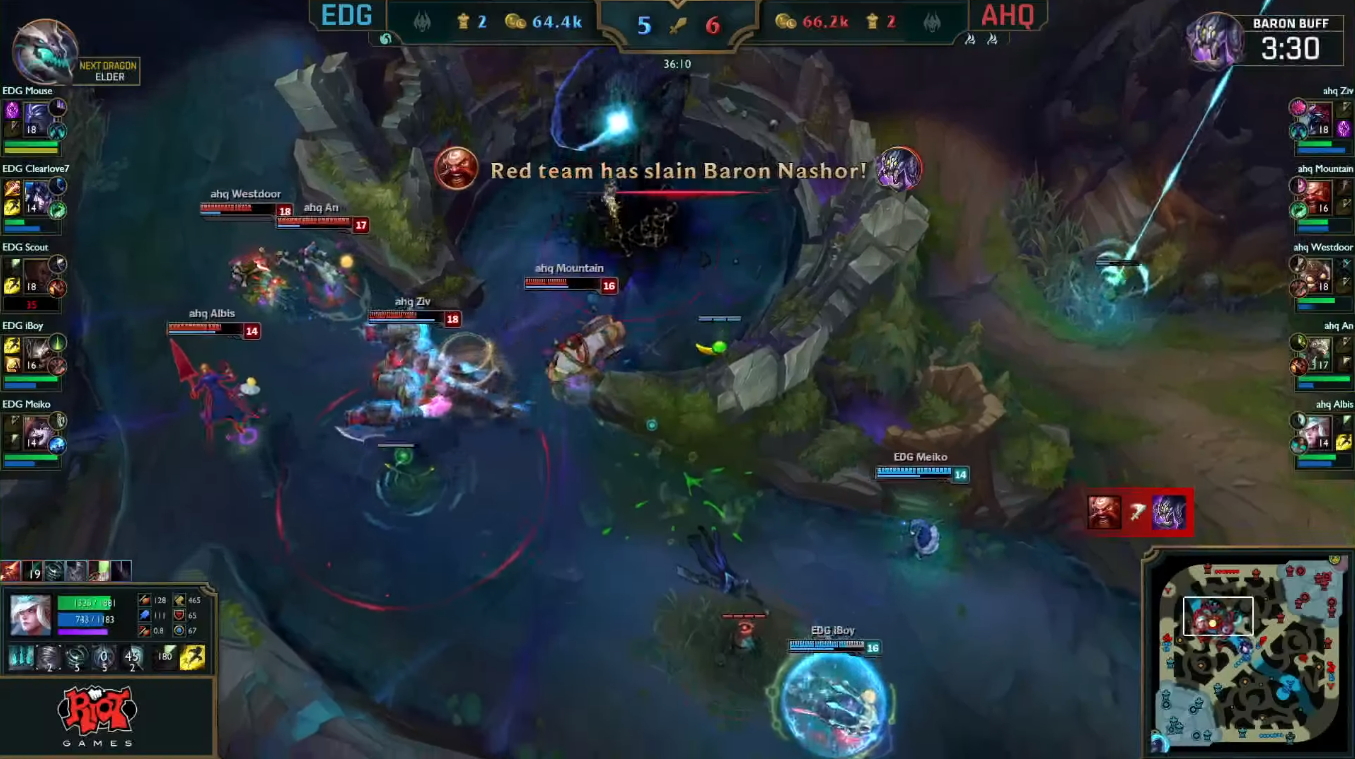Click the Flash summoner spell icon in the HUD
This screenshot has width=1355, height=759.
(x=192, y=657)
